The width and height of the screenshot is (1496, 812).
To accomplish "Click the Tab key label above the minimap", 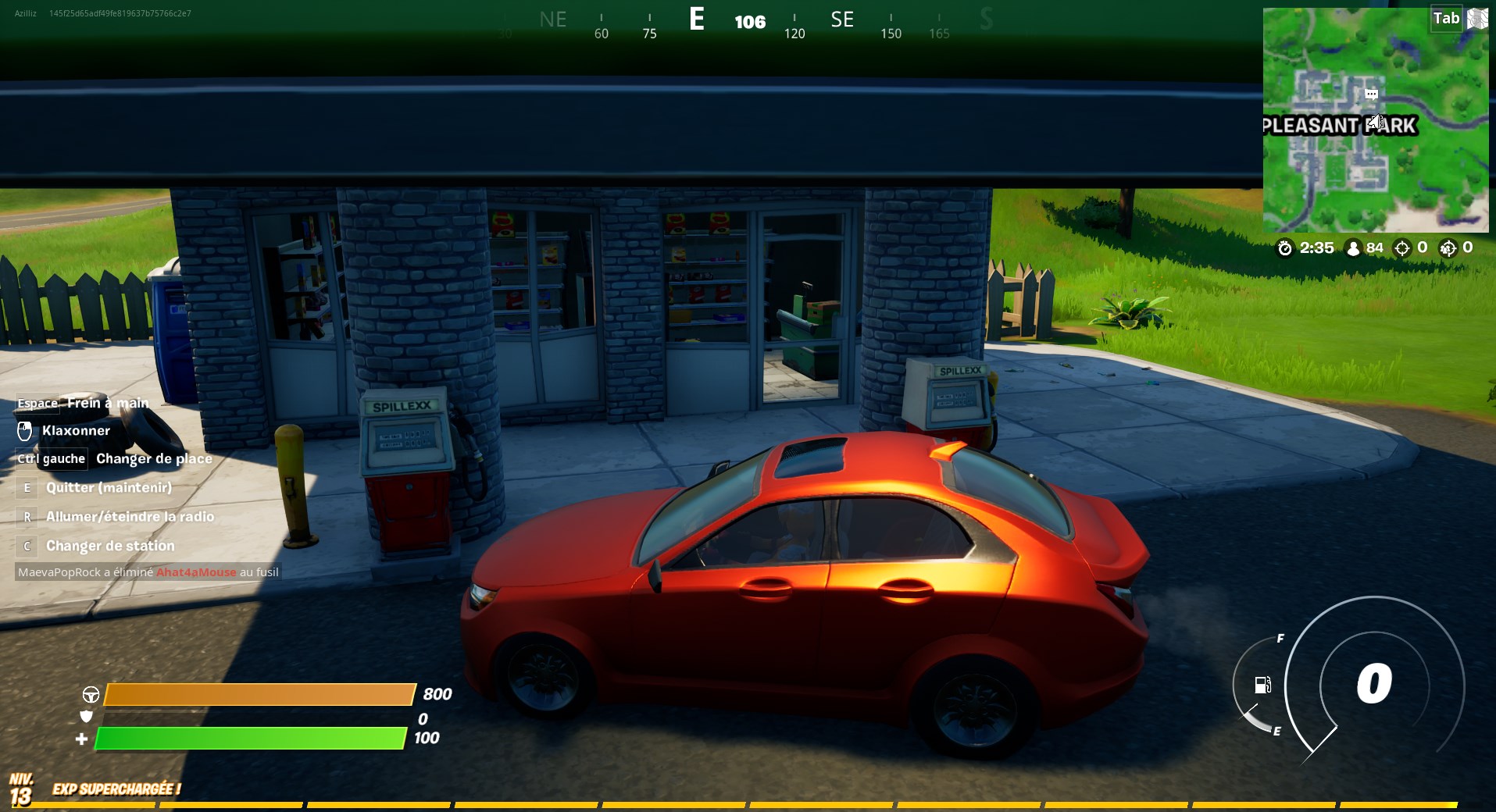I will click(1446, 18).
